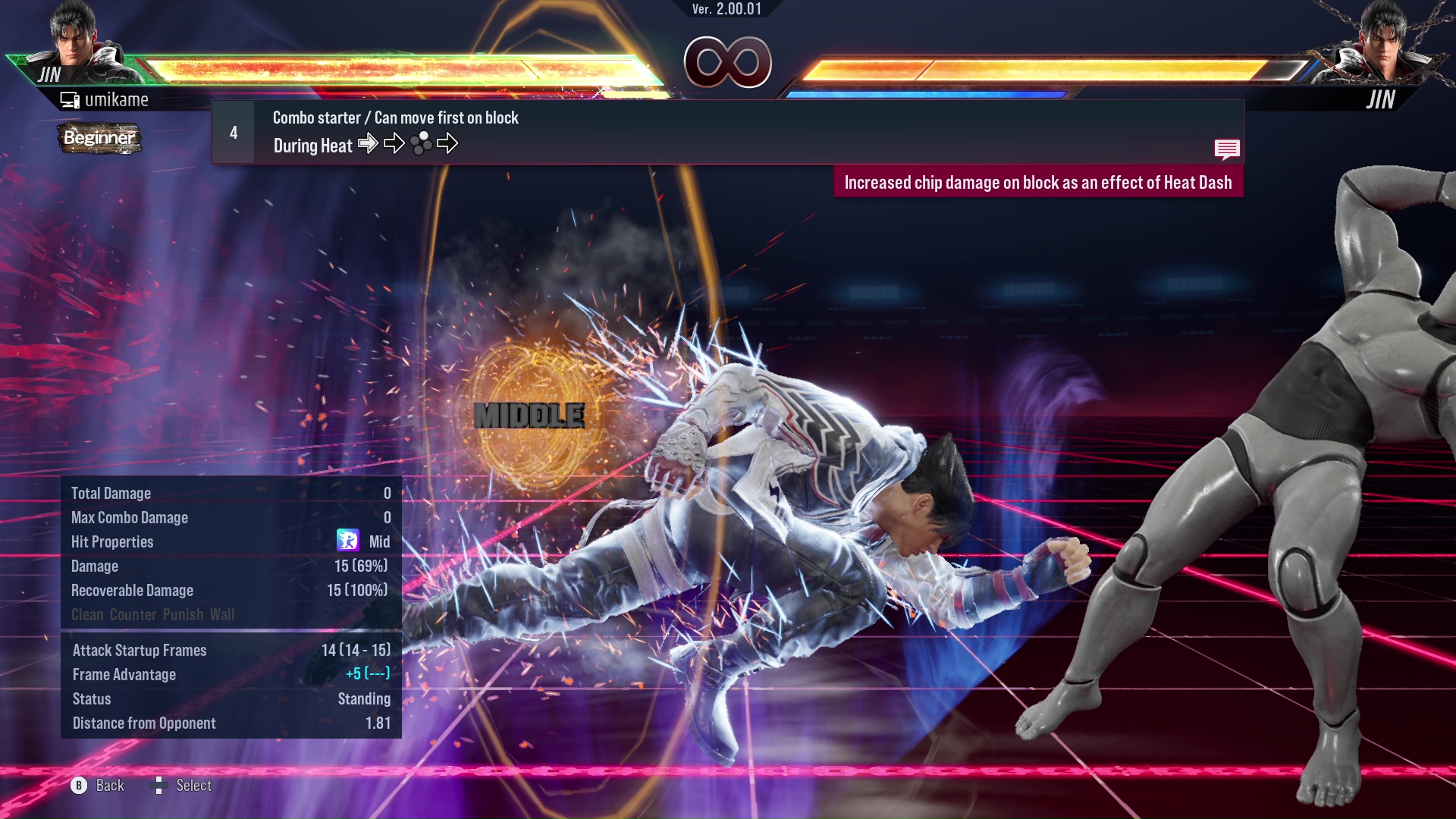Click the Increased chip damage Heat Dash banner
Viewport: 1456px width, 819px height.
tap(1040, 182)
